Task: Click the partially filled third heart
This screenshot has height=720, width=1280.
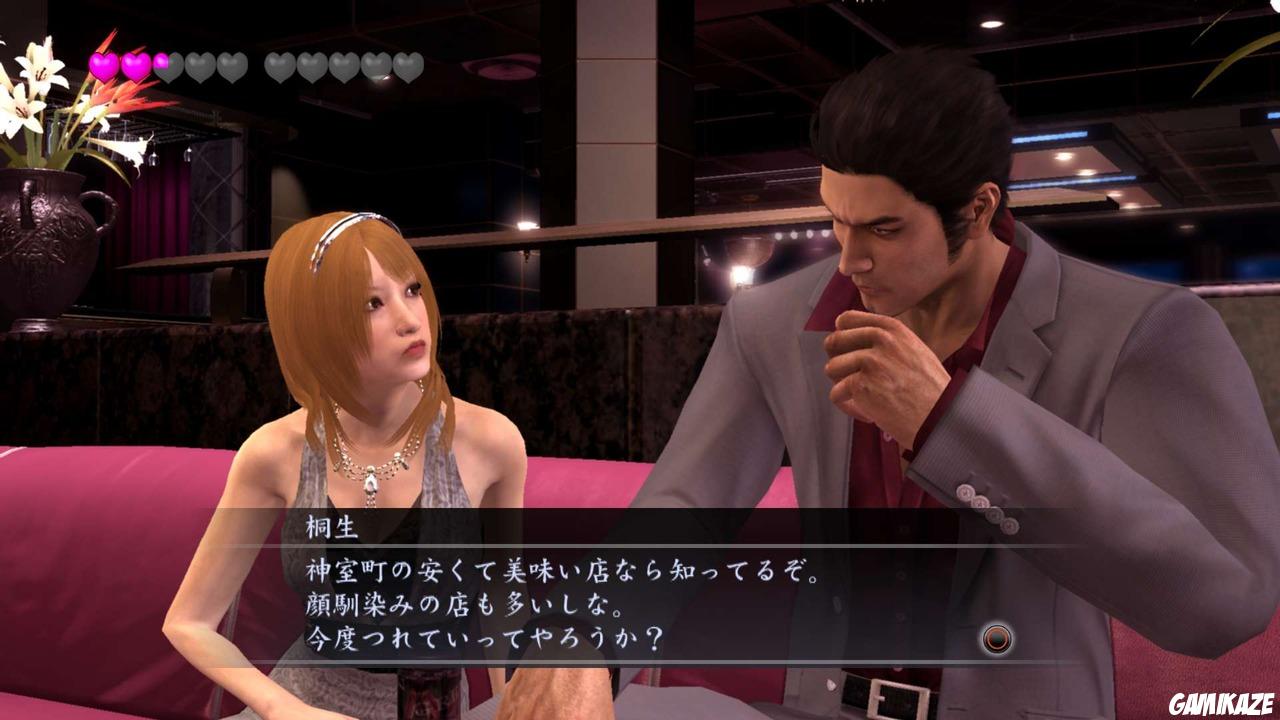Action: pyautogui.click(x=166, y=65)
